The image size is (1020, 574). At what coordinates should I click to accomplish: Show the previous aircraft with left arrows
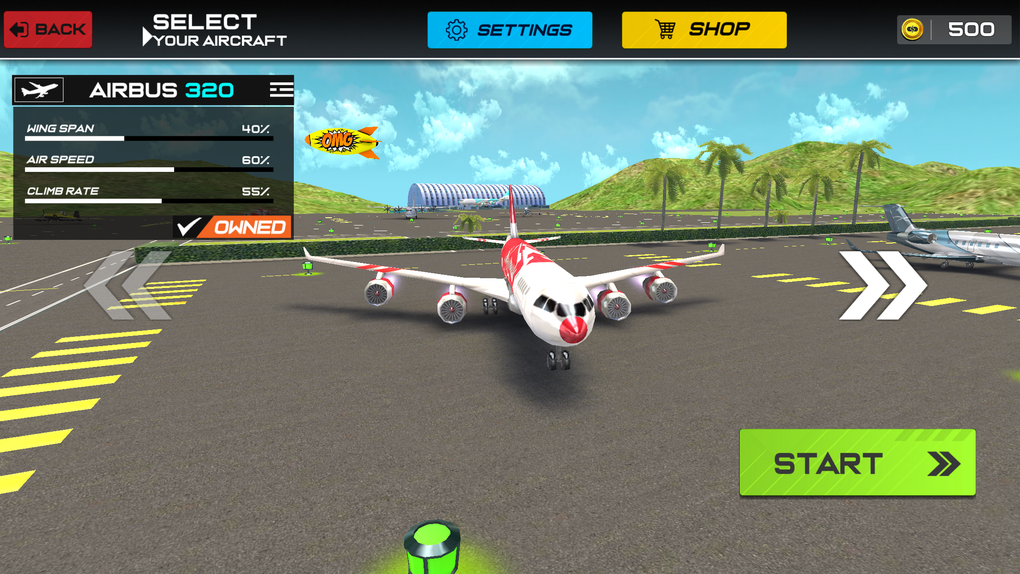(130, 286)
